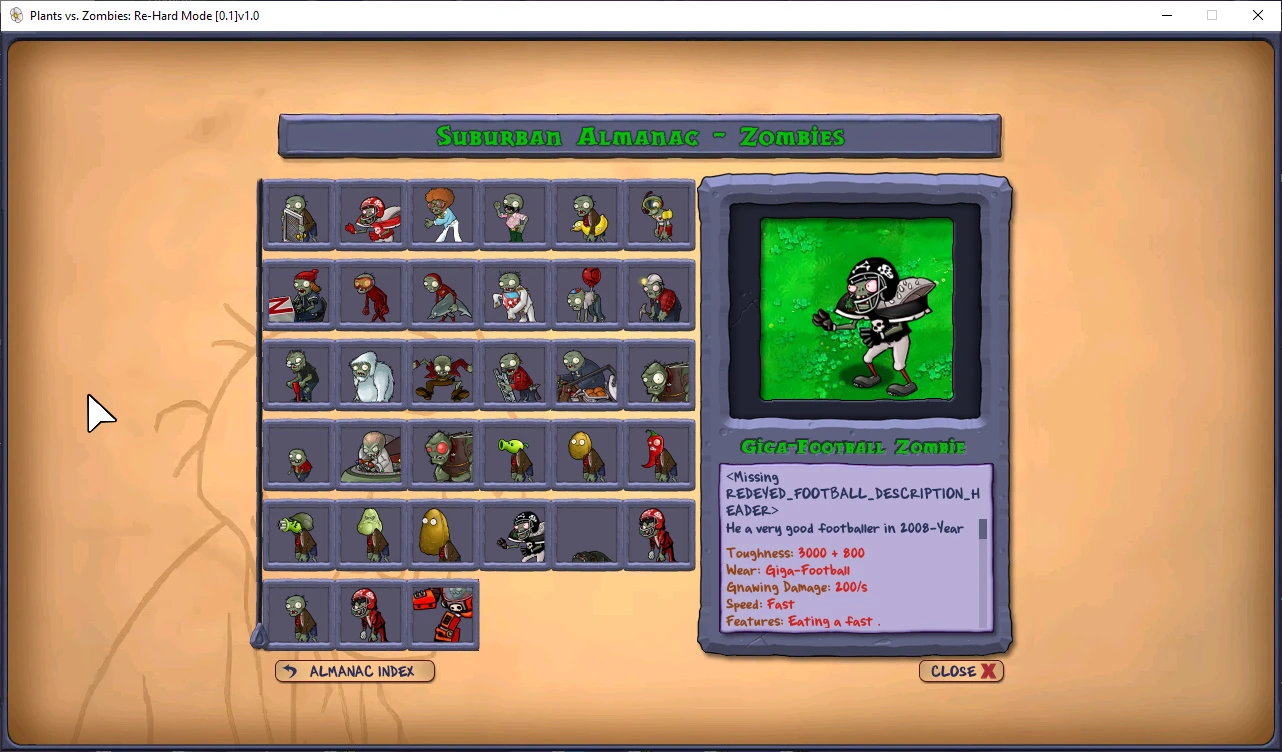The height and width of the screenshot is (752, 1282).
Task: Select the Peashooter Zombie entry
Action: 514,453
